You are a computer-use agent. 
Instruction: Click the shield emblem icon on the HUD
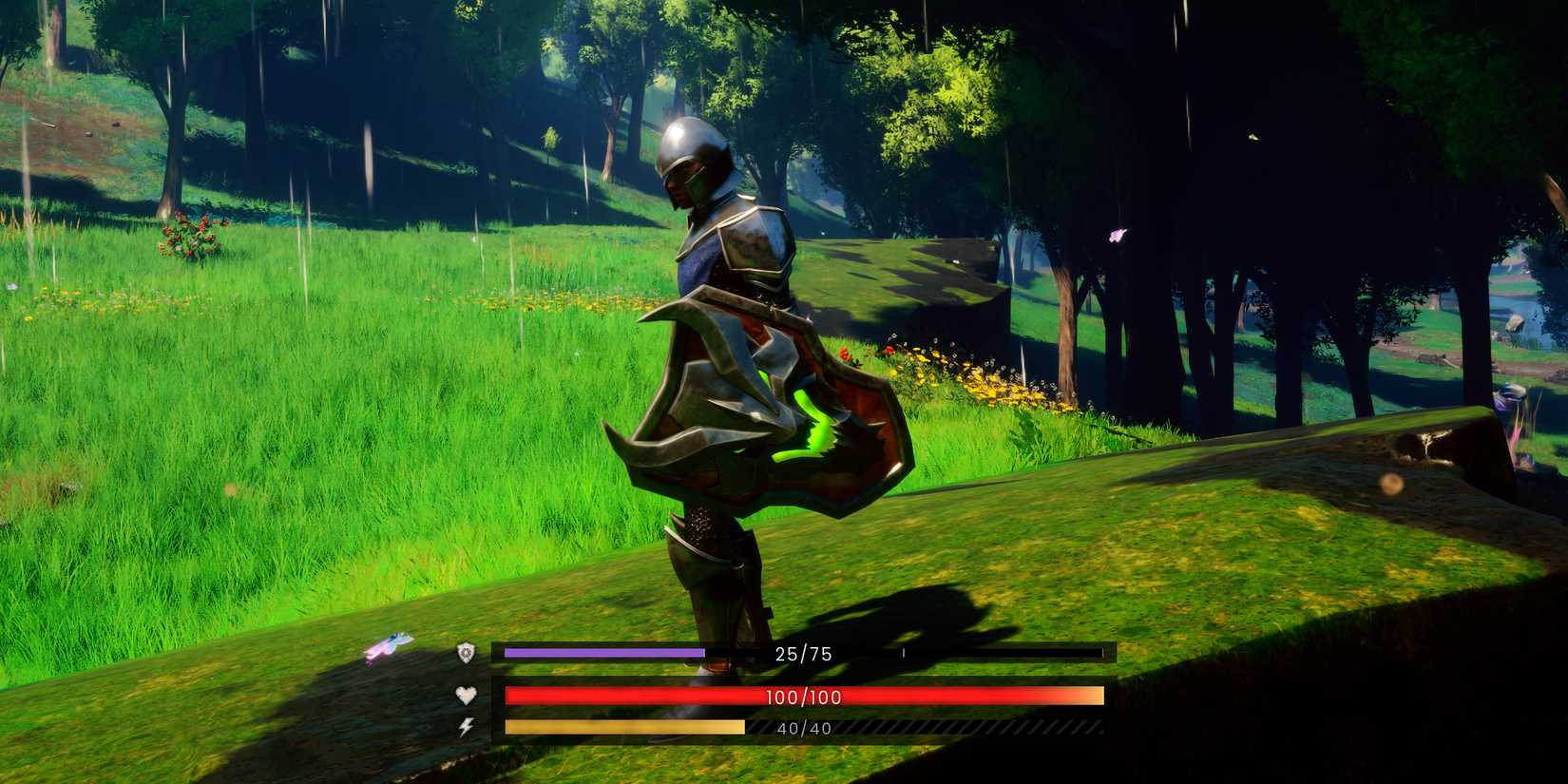tap(465, 653)
